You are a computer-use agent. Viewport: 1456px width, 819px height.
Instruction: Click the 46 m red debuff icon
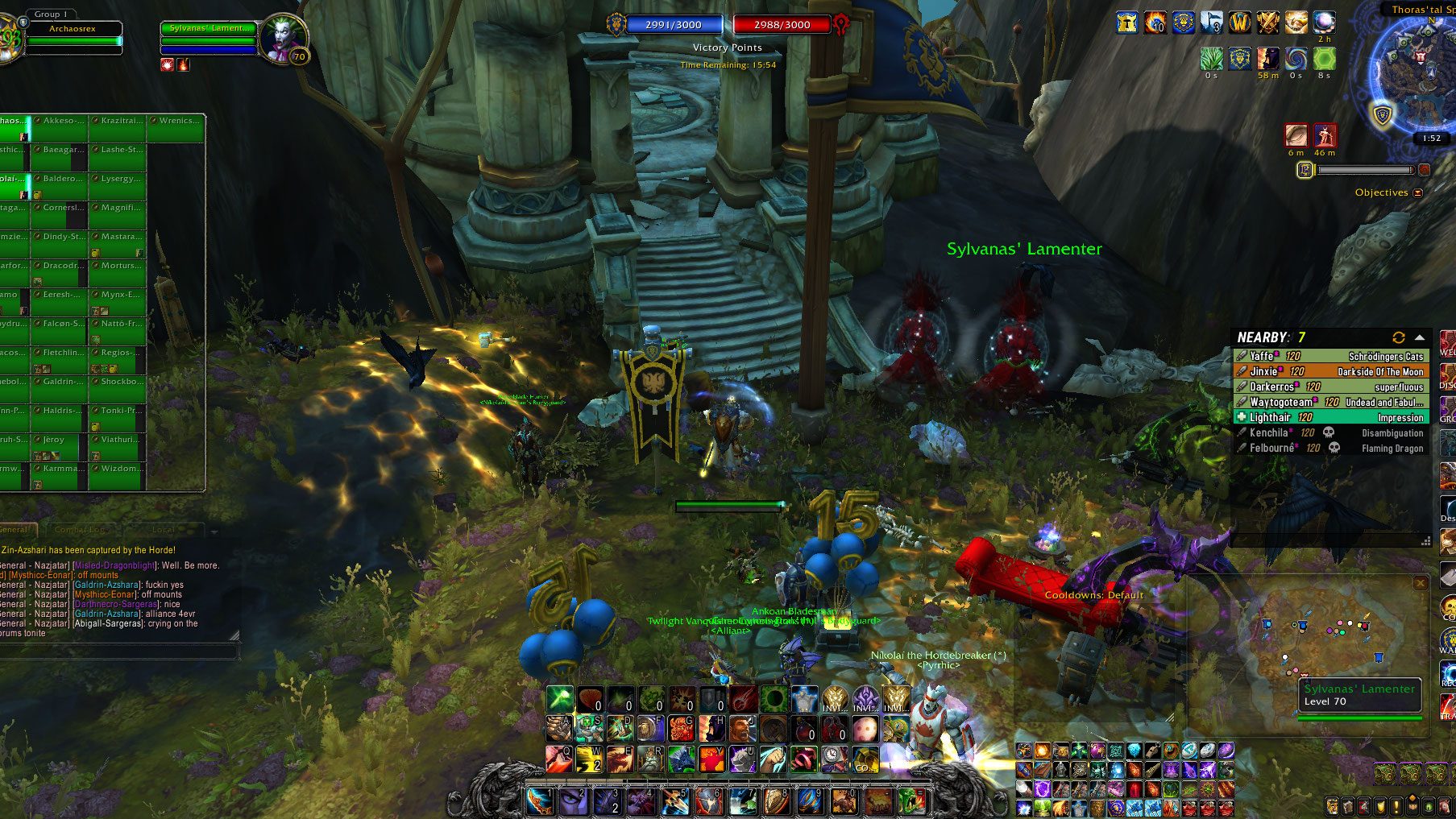pos(1325,135)
